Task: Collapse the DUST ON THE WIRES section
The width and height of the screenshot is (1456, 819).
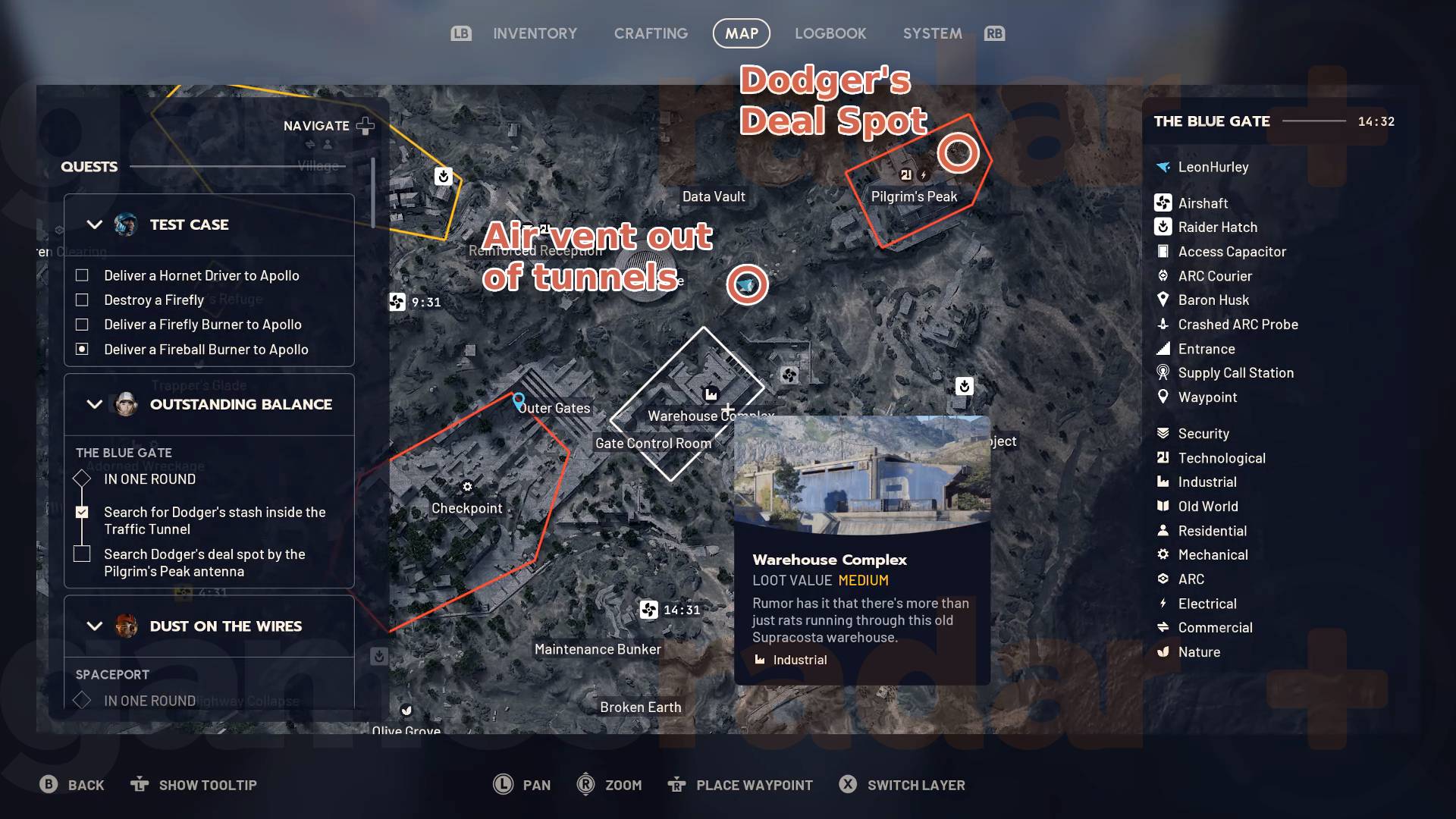Action: pos(94,626)
